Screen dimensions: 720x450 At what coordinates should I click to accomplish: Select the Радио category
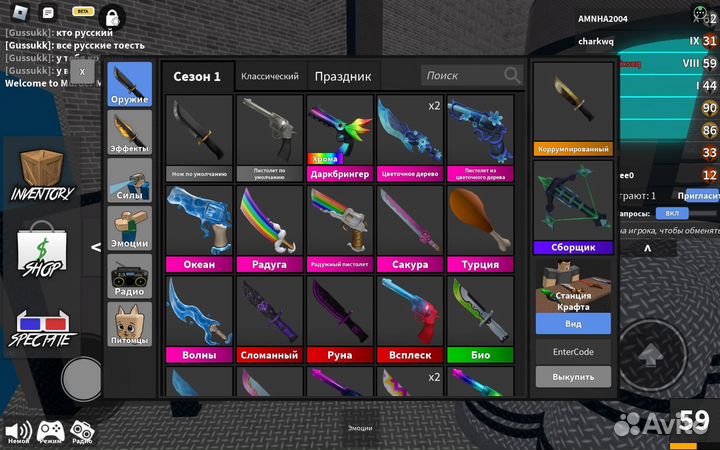tap(130, 275)
